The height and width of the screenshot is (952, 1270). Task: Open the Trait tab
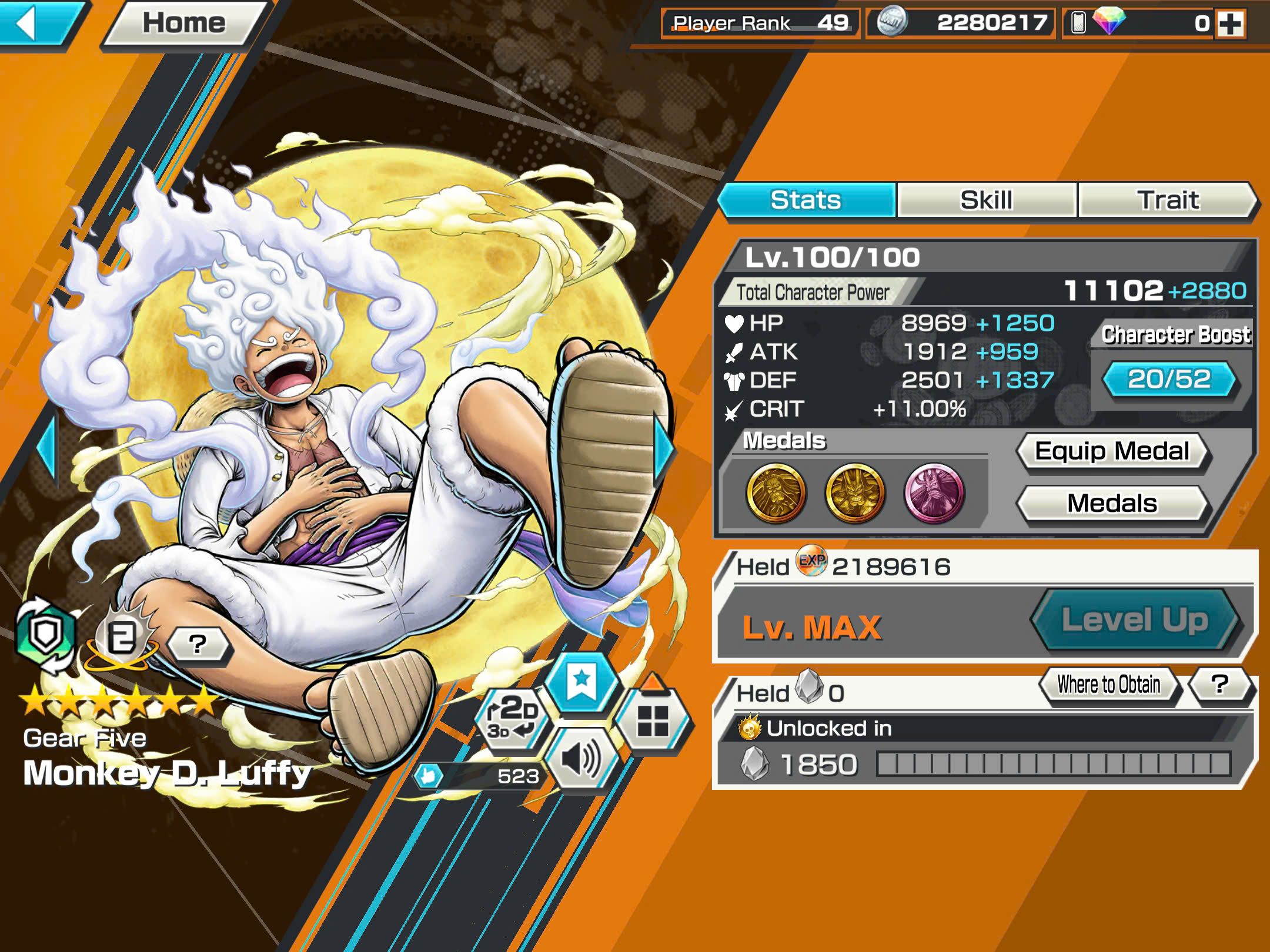coord(1167,200)
